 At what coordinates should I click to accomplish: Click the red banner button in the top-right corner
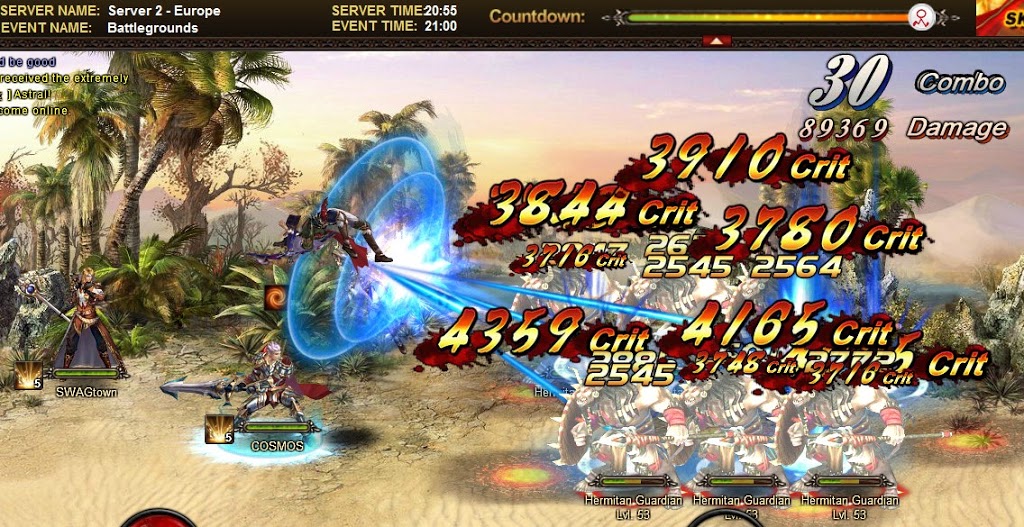pos(1000,16)
